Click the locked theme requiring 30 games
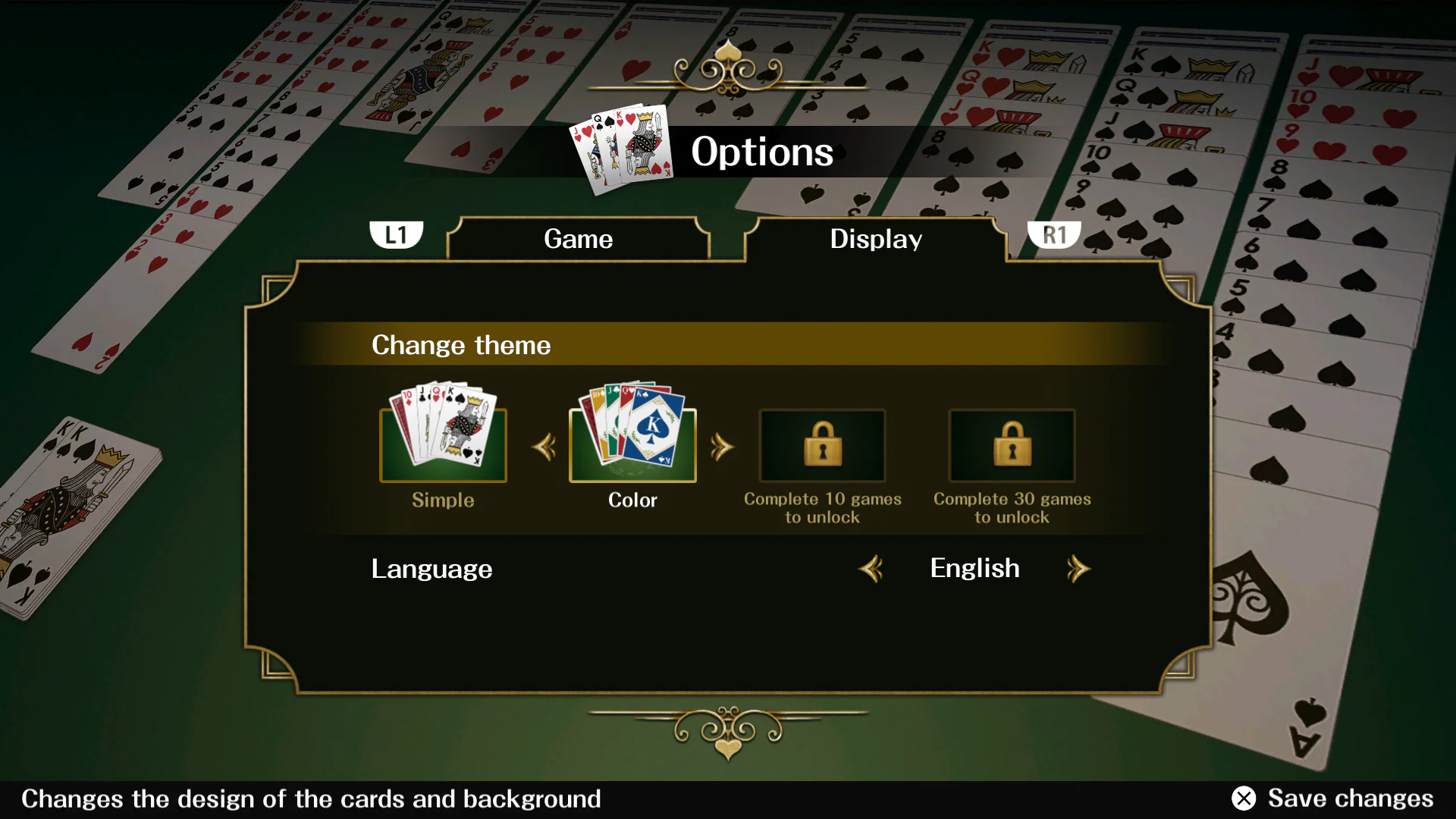1456x819 pixels. (1012, 446)
